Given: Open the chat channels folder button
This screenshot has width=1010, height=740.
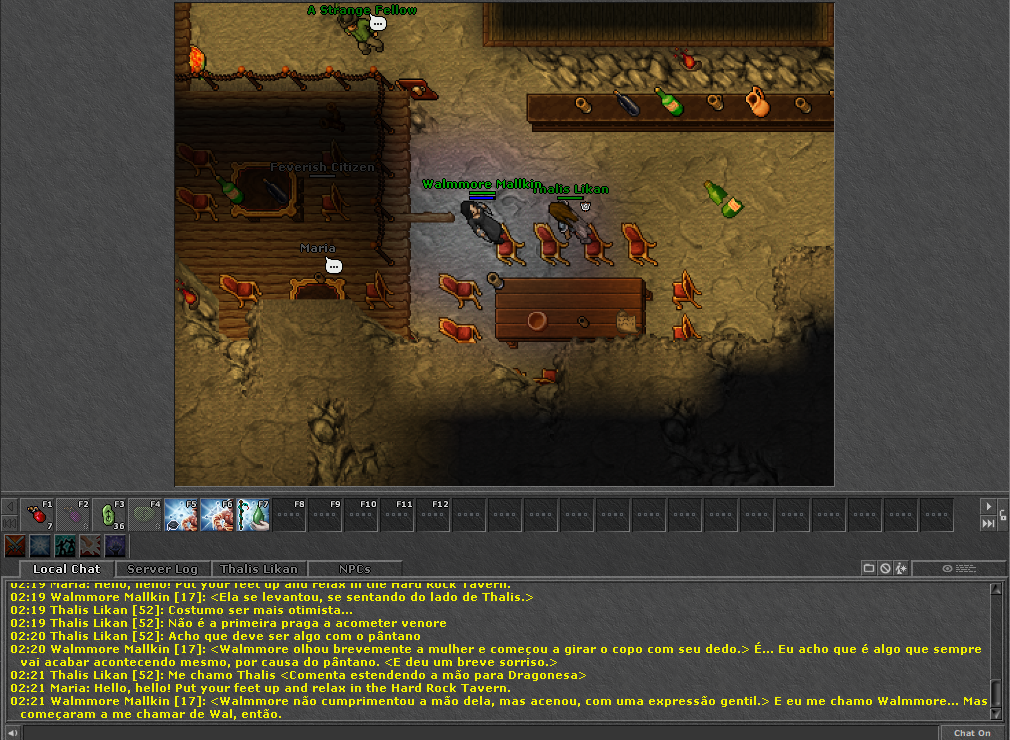Looking at the screenshot, I should pyautogui.click(x=869, y=568).
